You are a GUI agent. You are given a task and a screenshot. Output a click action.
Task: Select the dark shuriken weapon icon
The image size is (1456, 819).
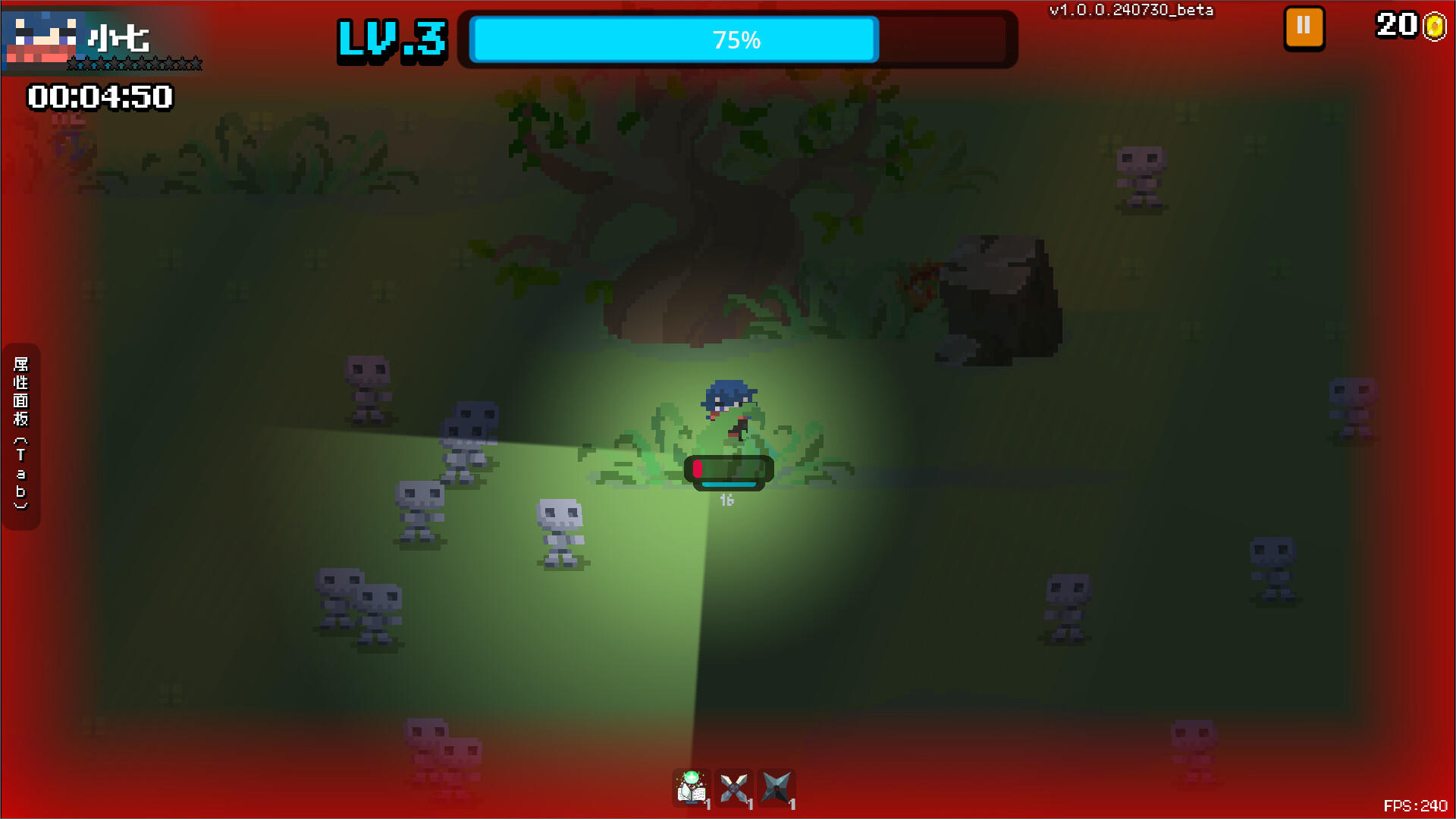pyautogui.click(x=776, y=789)
